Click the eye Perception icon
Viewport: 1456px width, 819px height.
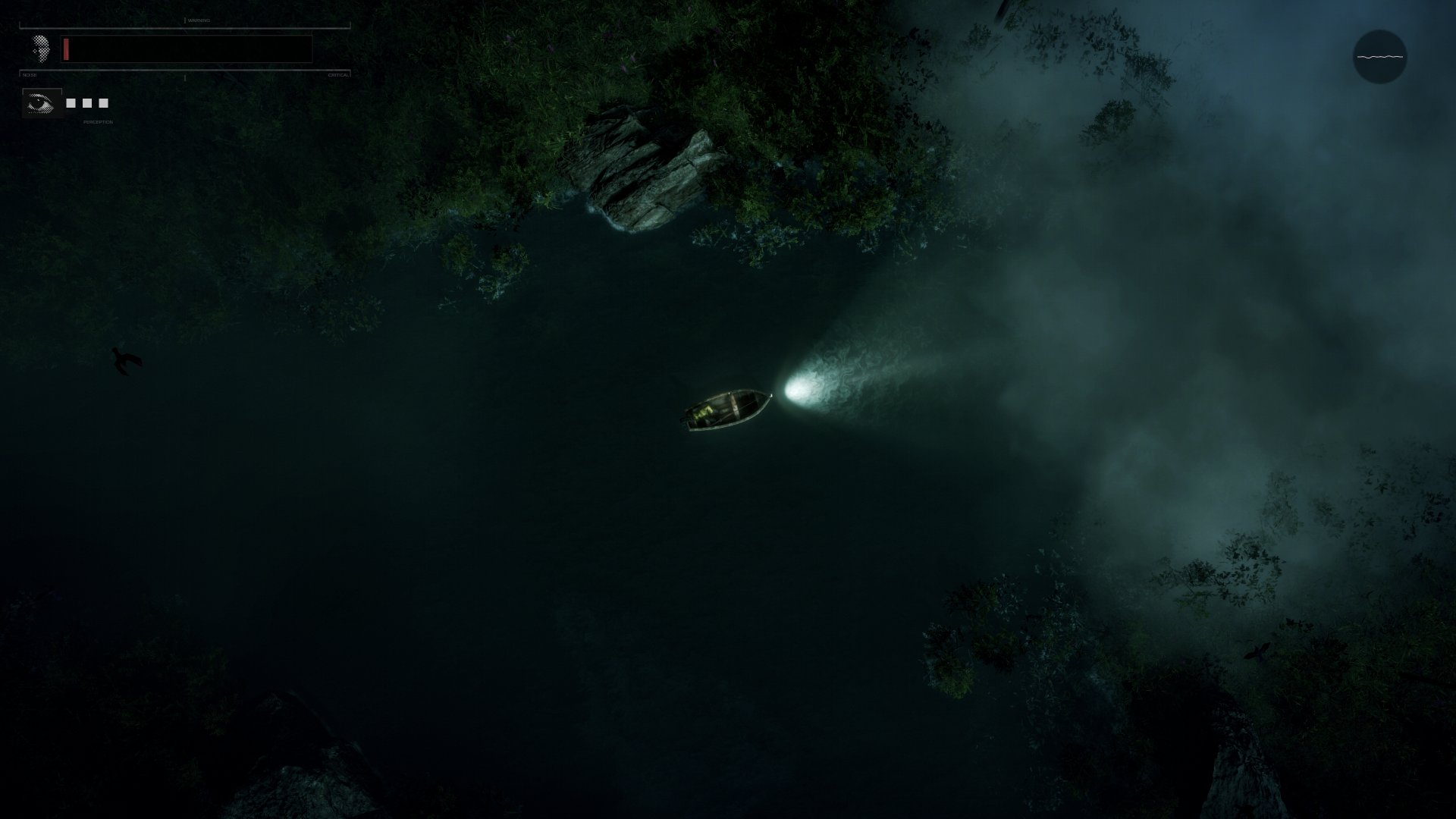pos(41,103)
